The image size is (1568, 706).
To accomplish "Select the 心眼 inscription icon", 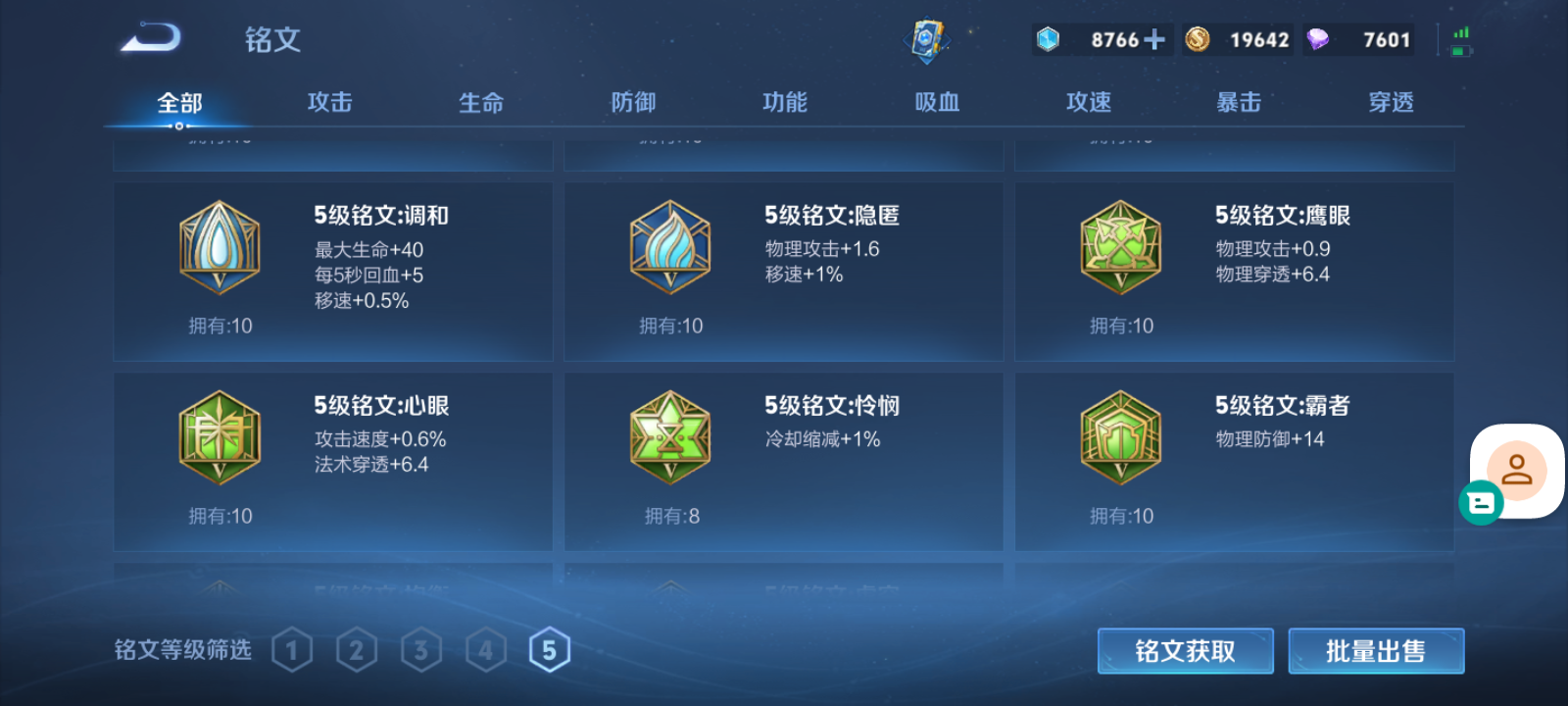I will (219, 436).
